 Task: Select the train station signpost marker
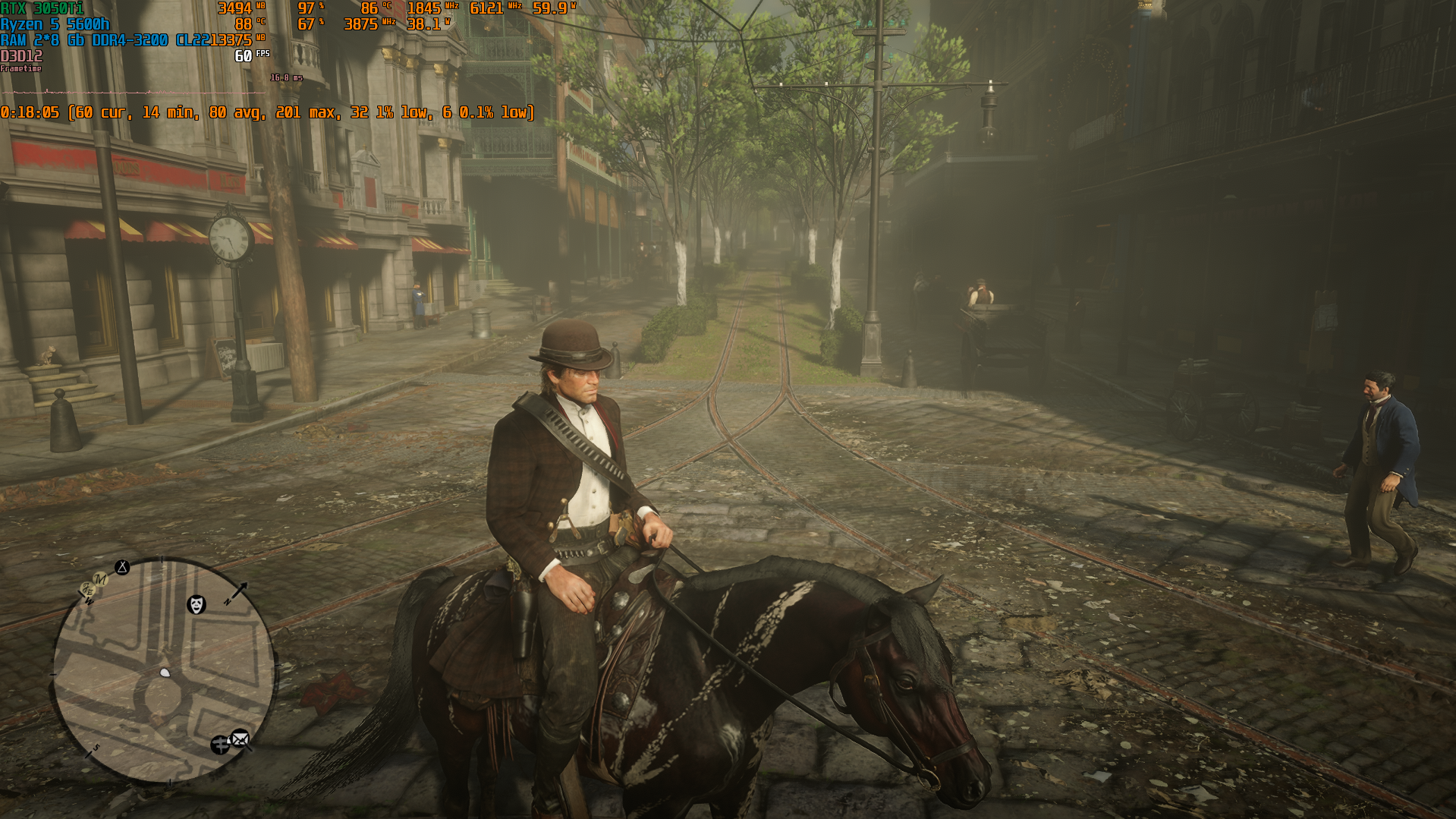(x=220, y=745)
